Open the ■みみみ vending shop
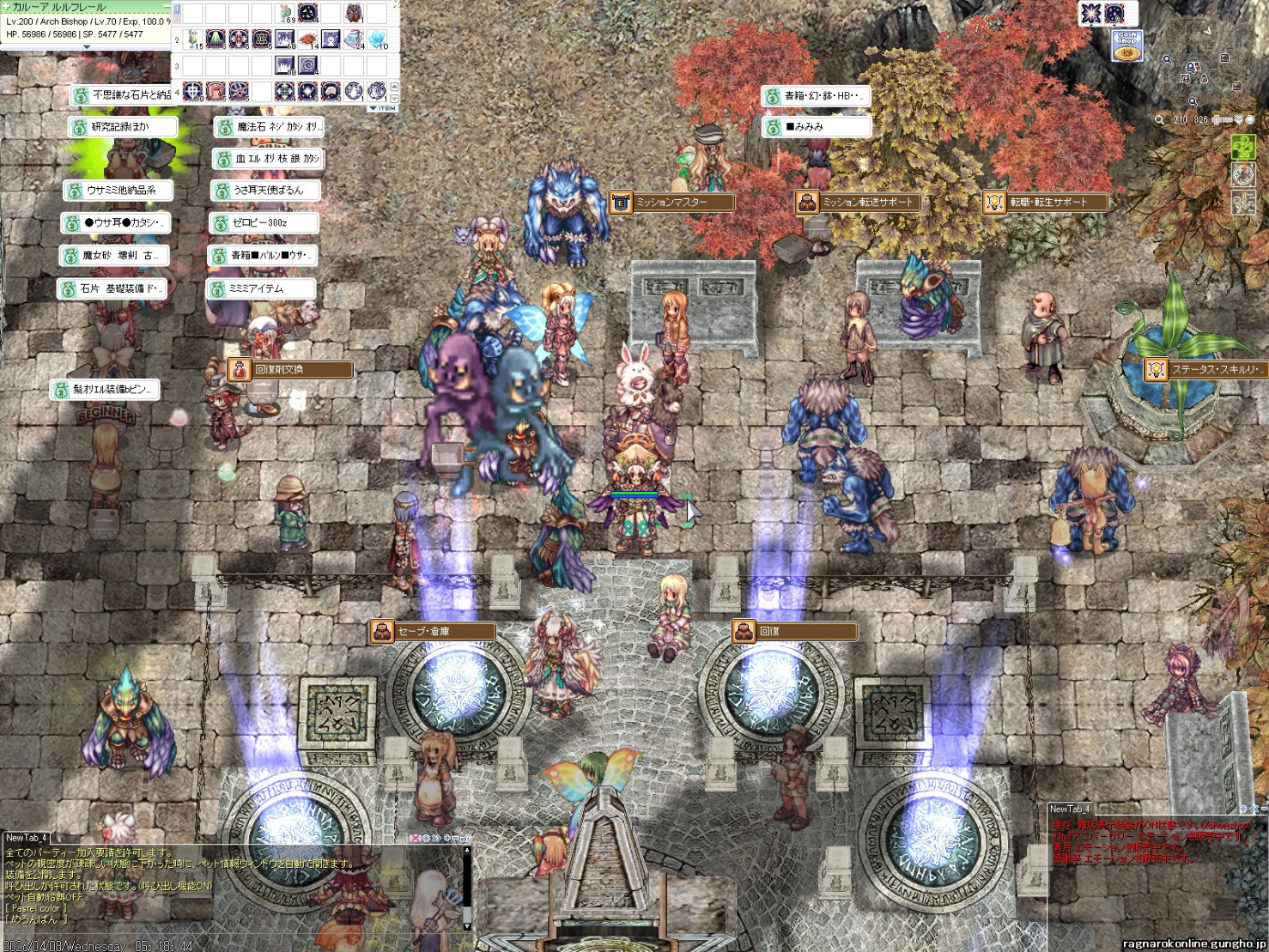 click(817, 127)
